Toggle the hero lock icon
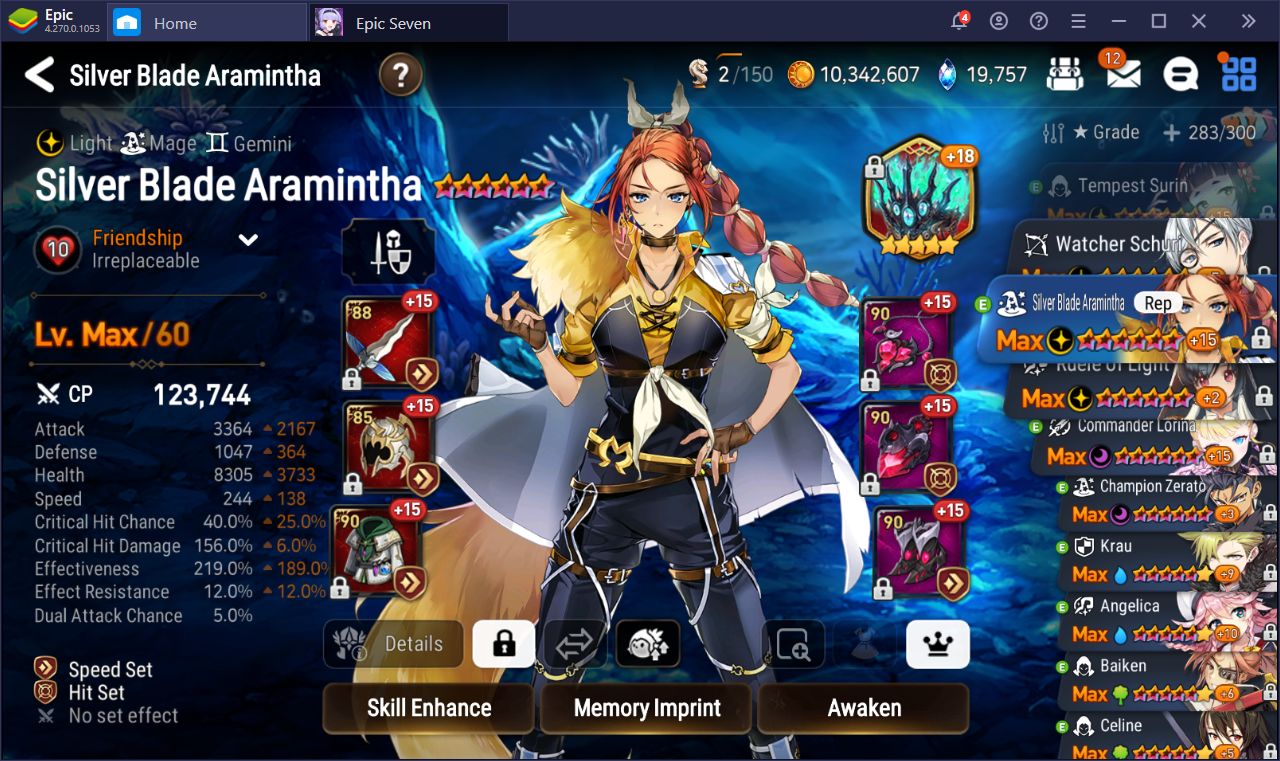 [503, 645]
